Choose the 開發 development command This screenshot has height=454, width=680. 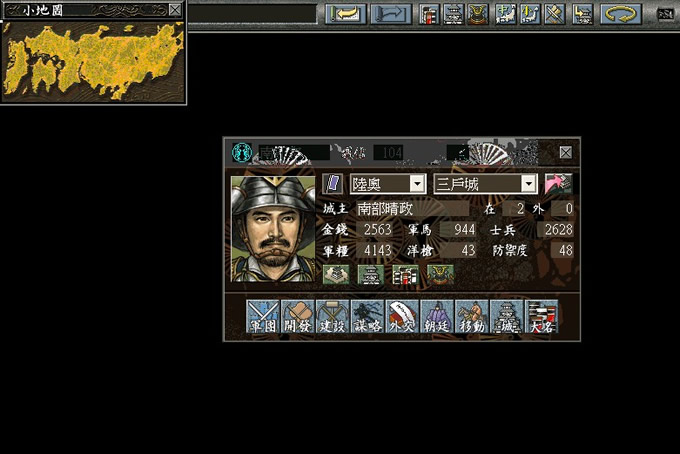tap(297, 316)
